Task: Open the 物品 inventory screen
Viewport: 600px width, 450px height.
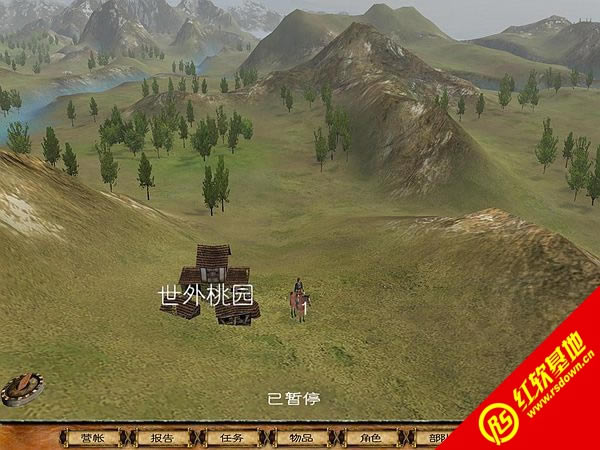Action: pyautogui.click(x=301, y=438)
